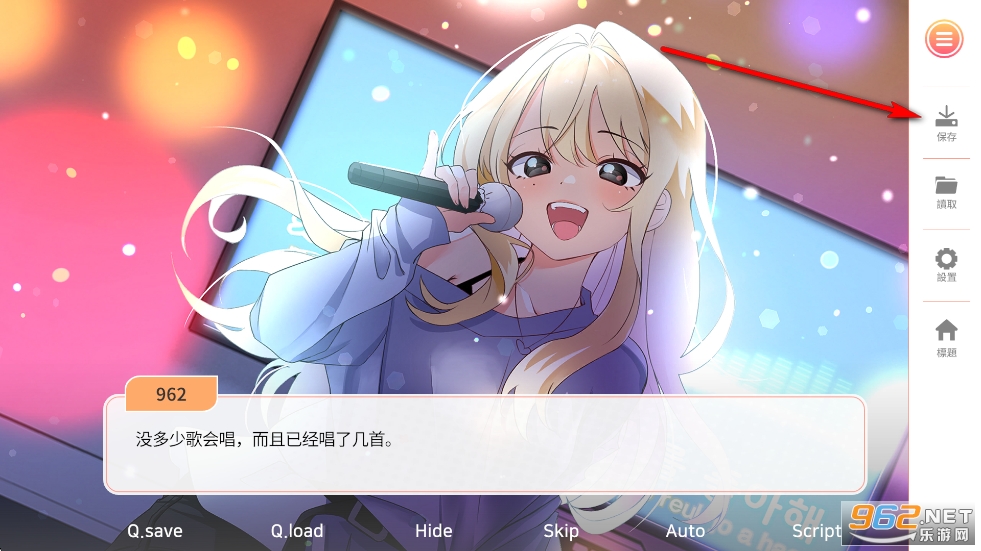Viewport: 981px width, 551px height.
Task: Open the 讀取 load menu
Action: (946, 192)
